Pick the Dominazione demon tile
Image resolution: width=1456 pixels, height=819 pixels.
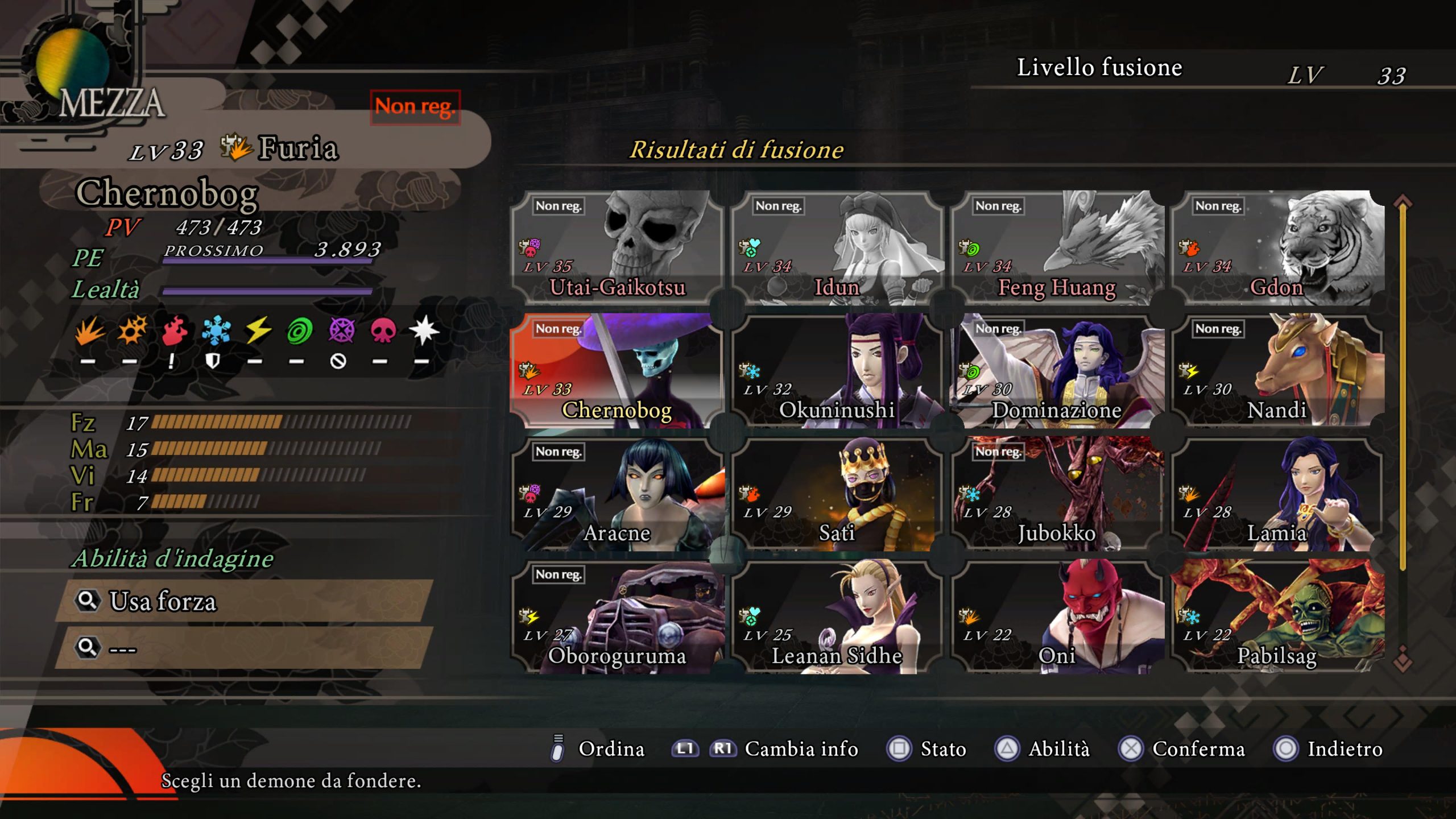(1057, 371)
